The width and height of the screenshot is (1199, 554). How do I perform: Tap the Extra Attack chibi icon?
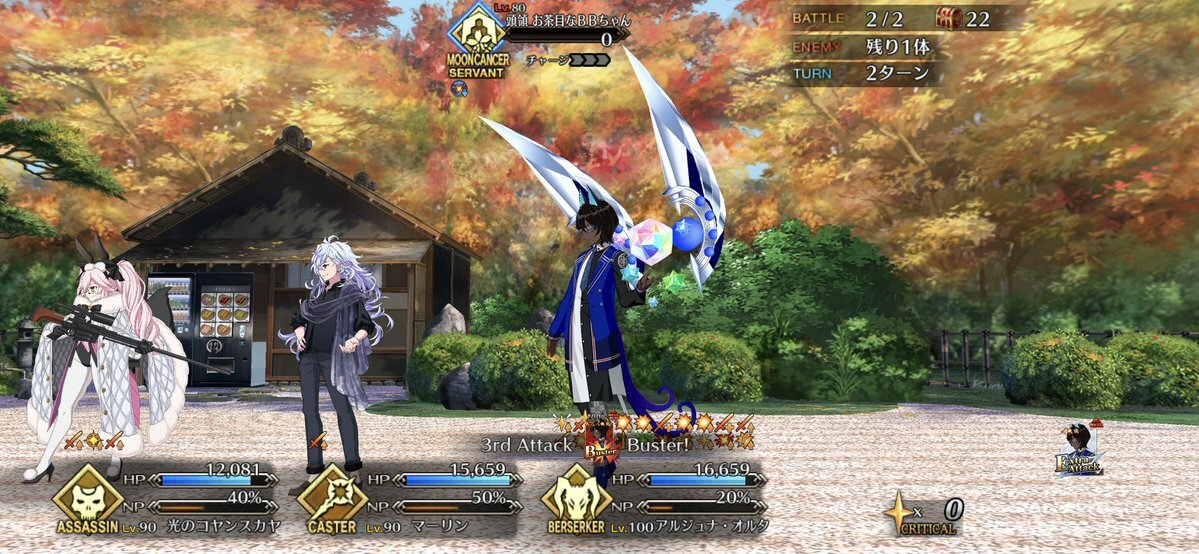(x=1080, y=452)
